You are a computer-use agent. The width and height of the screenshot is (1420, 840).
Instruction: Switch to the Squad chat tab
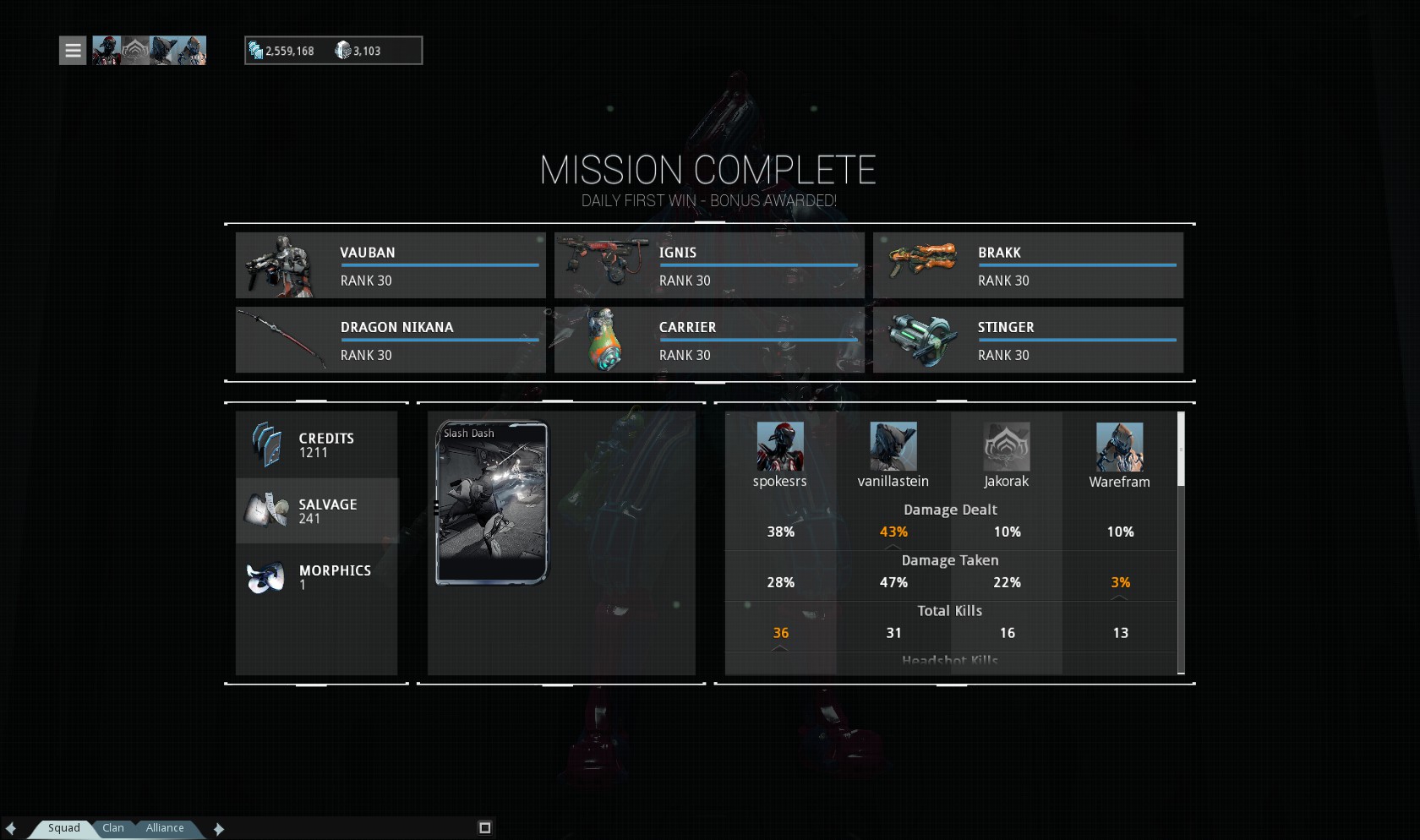tap(63, 828)
